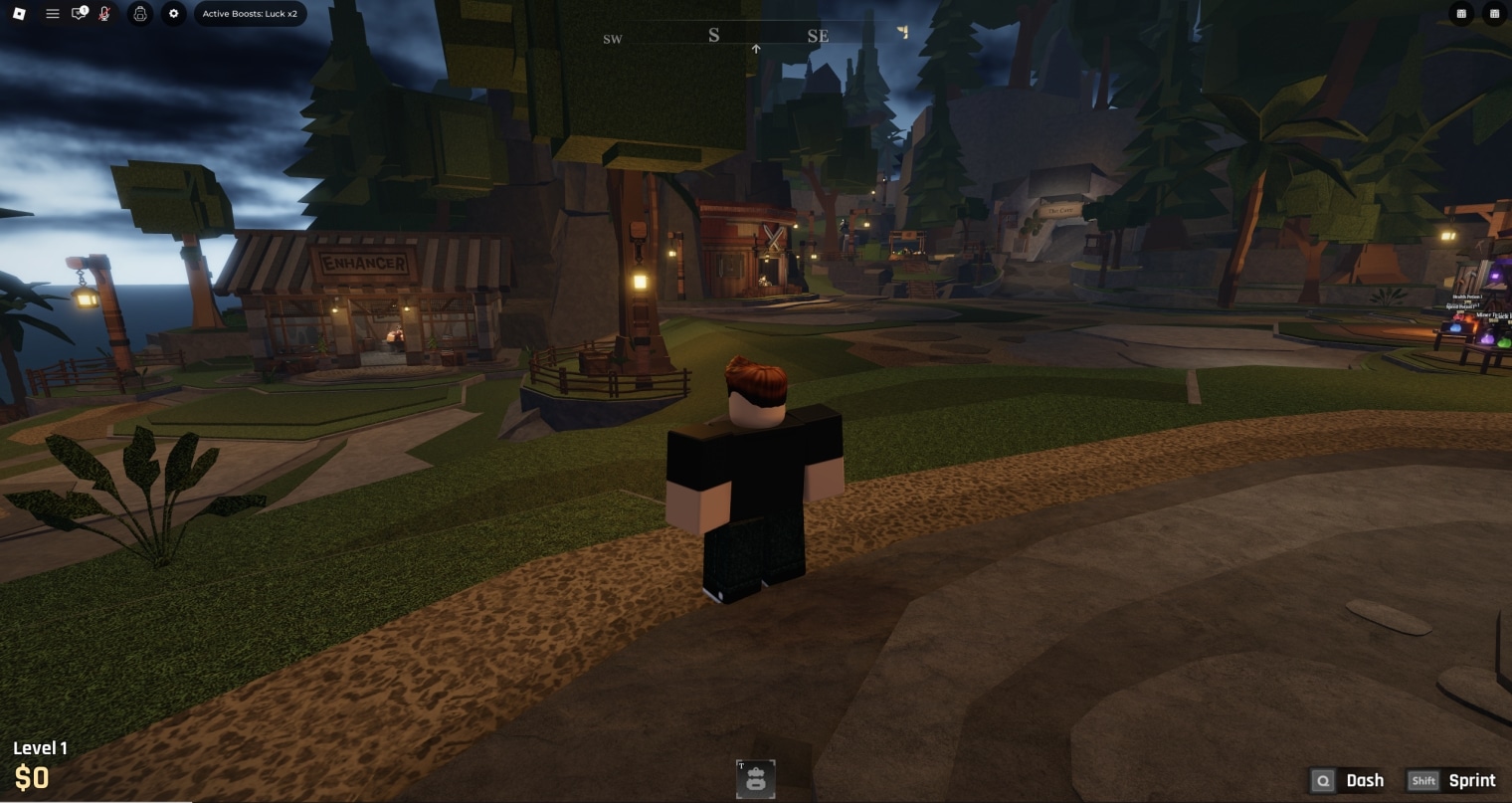The image size is (1512, 803).
Task: Click the Active Boosts: Luck x2 pill
Action: pos(250,14)
